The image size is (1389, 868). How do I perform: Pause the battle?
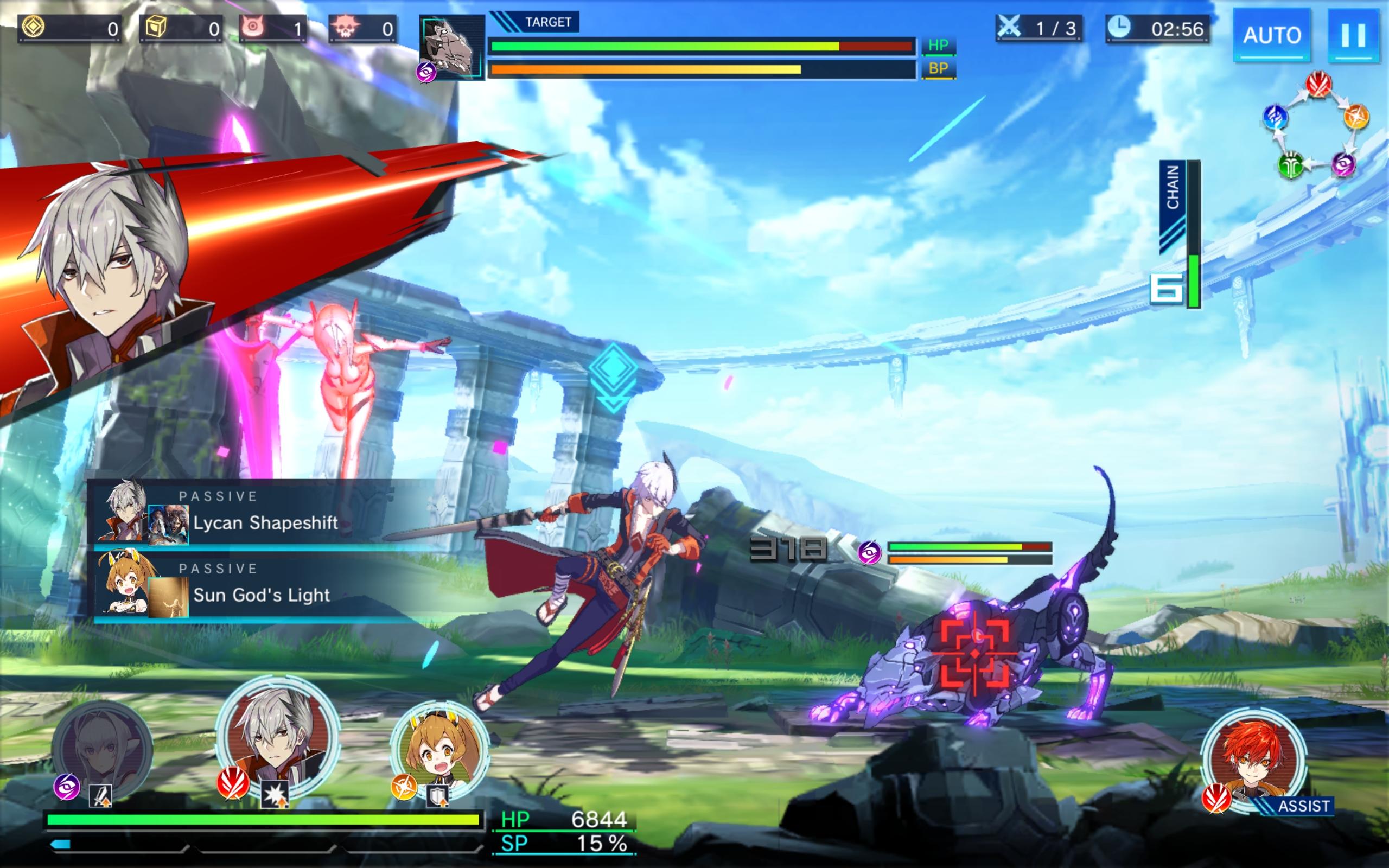1353,35
